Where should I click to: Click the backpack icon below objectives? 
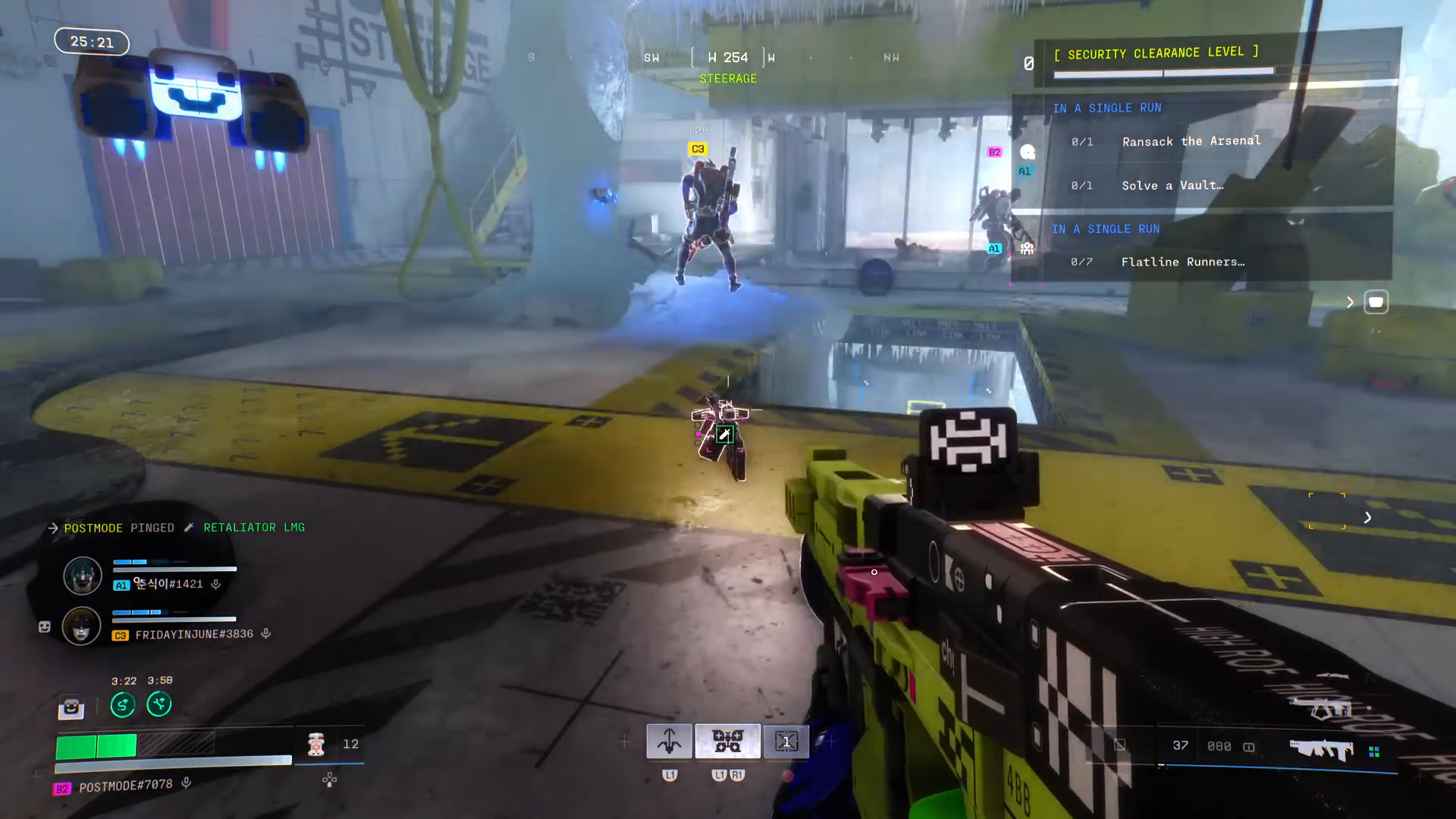(1376, 302)
